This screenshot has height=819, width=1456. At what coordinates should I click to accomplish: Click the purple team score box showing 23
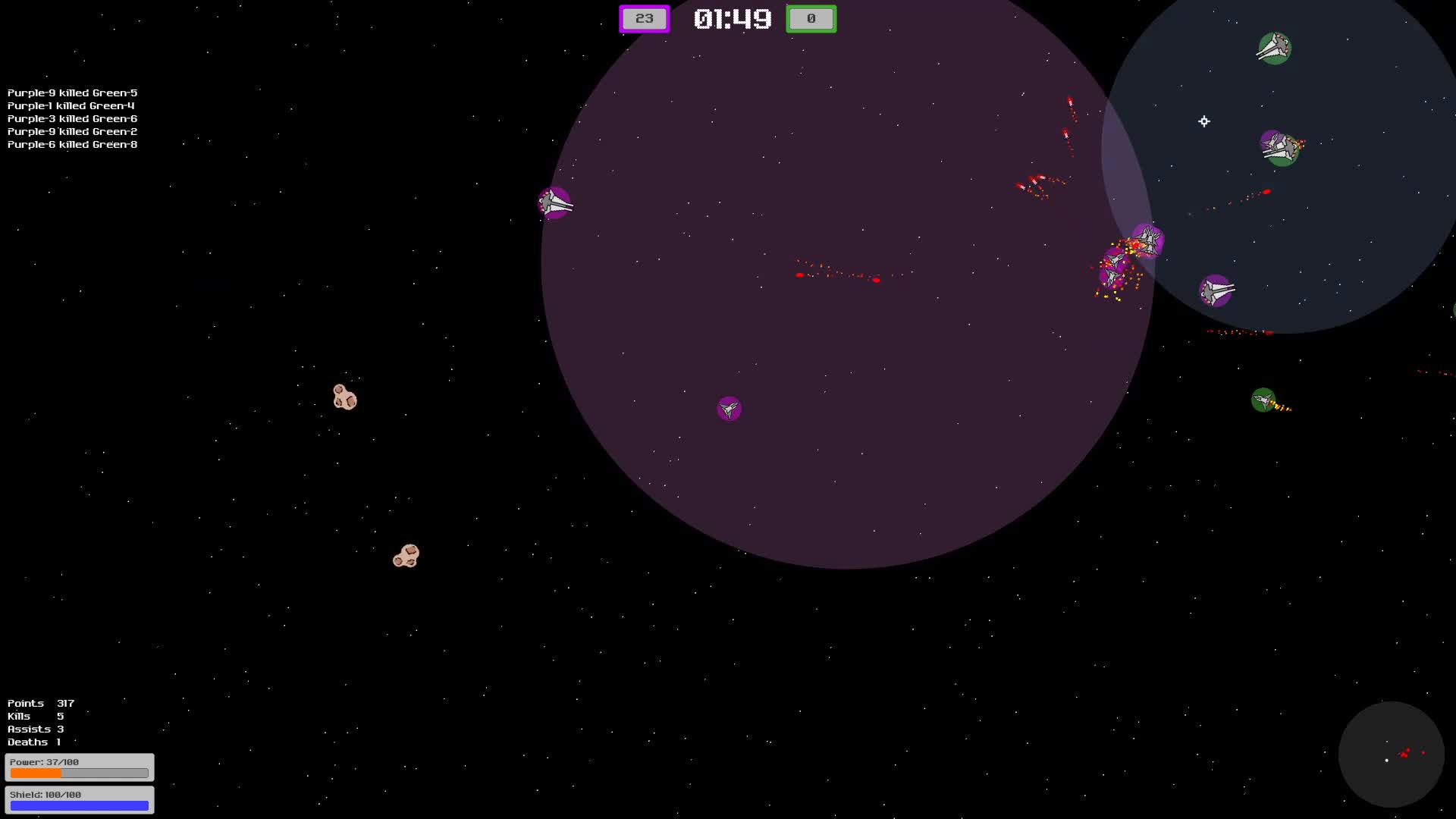[x=644, y=18]
